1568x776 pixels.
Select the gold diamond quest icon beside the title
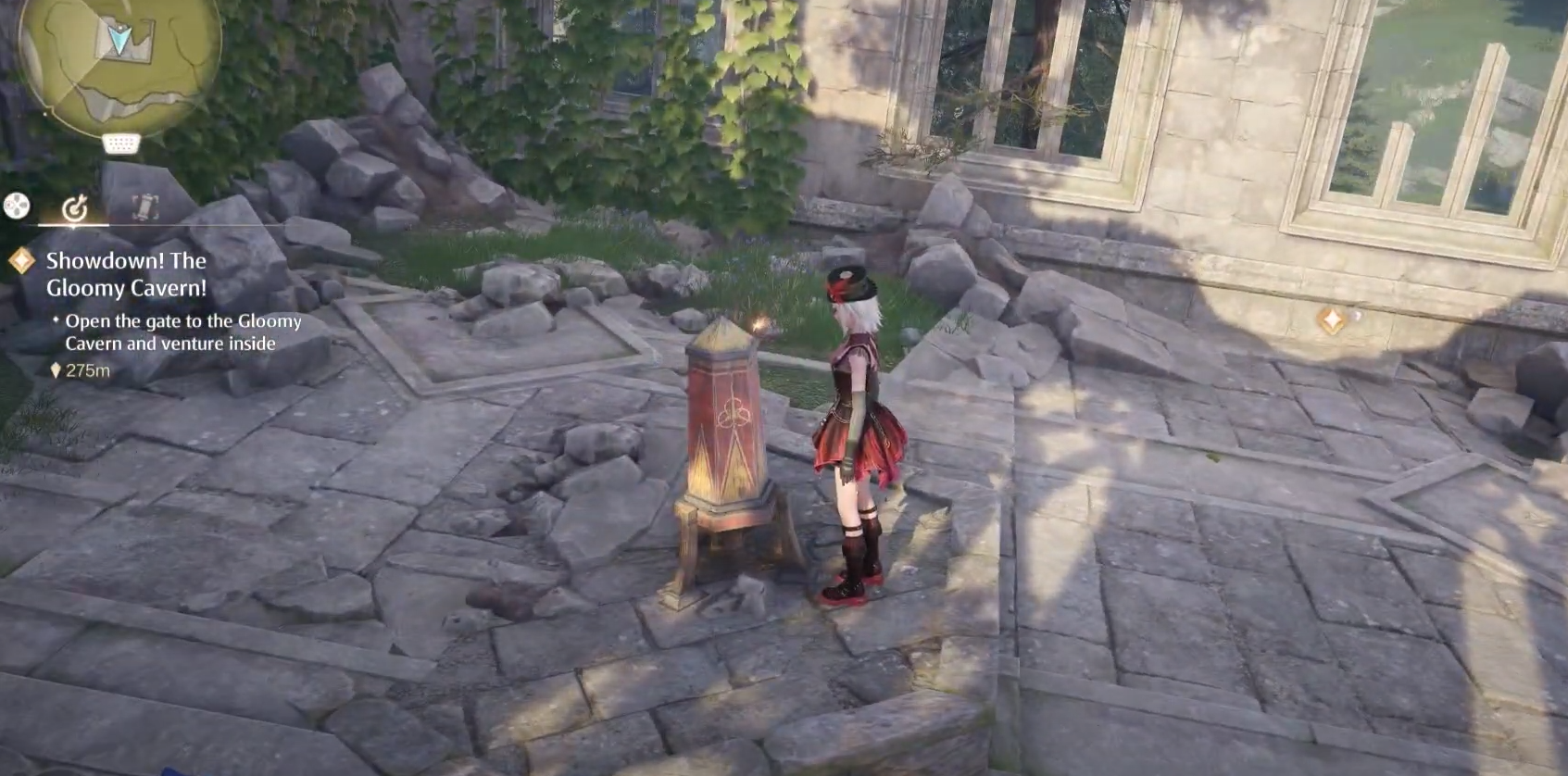21,261
